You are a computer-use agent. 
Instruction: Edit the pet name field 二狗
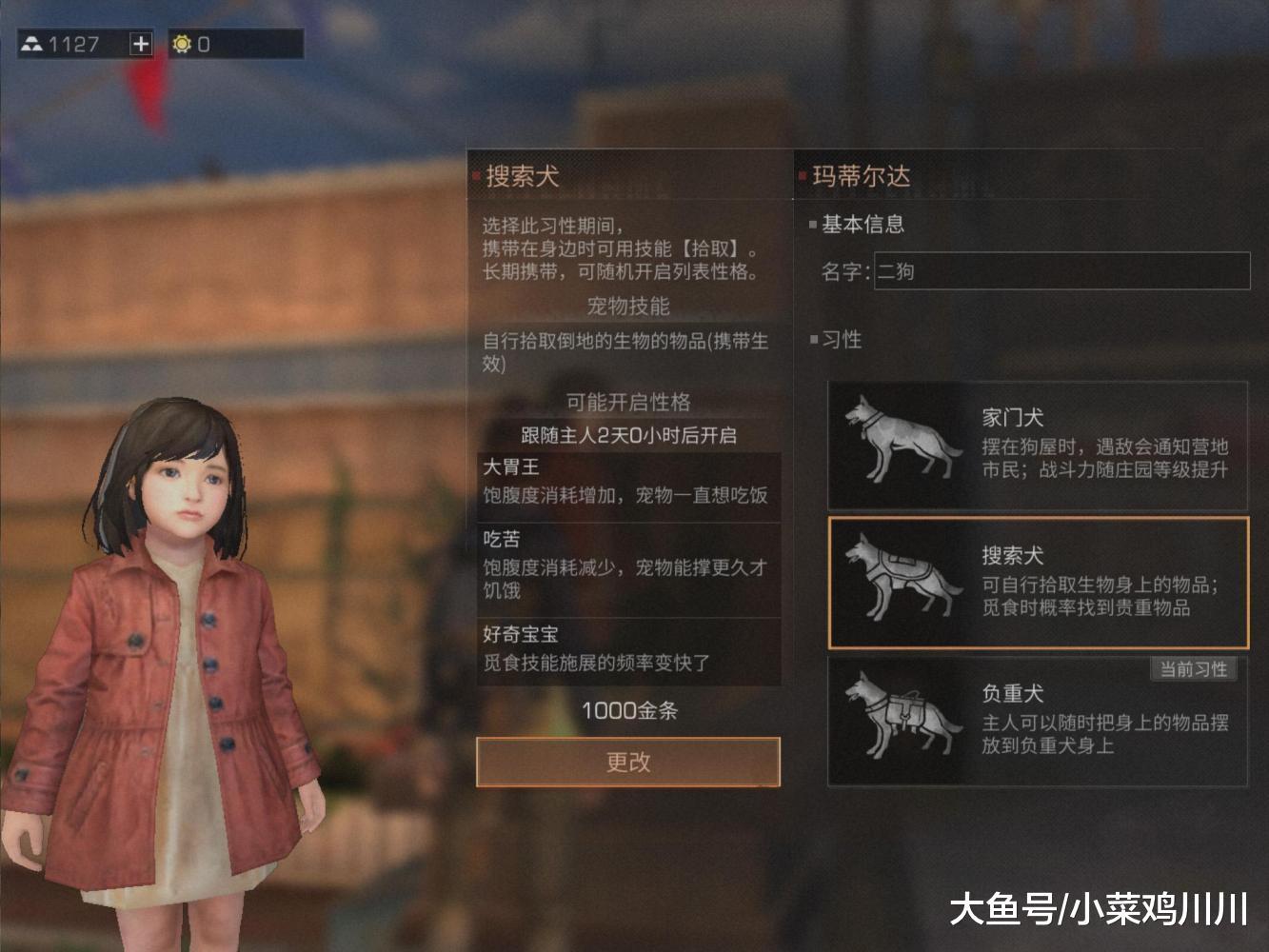[1061, 271]
